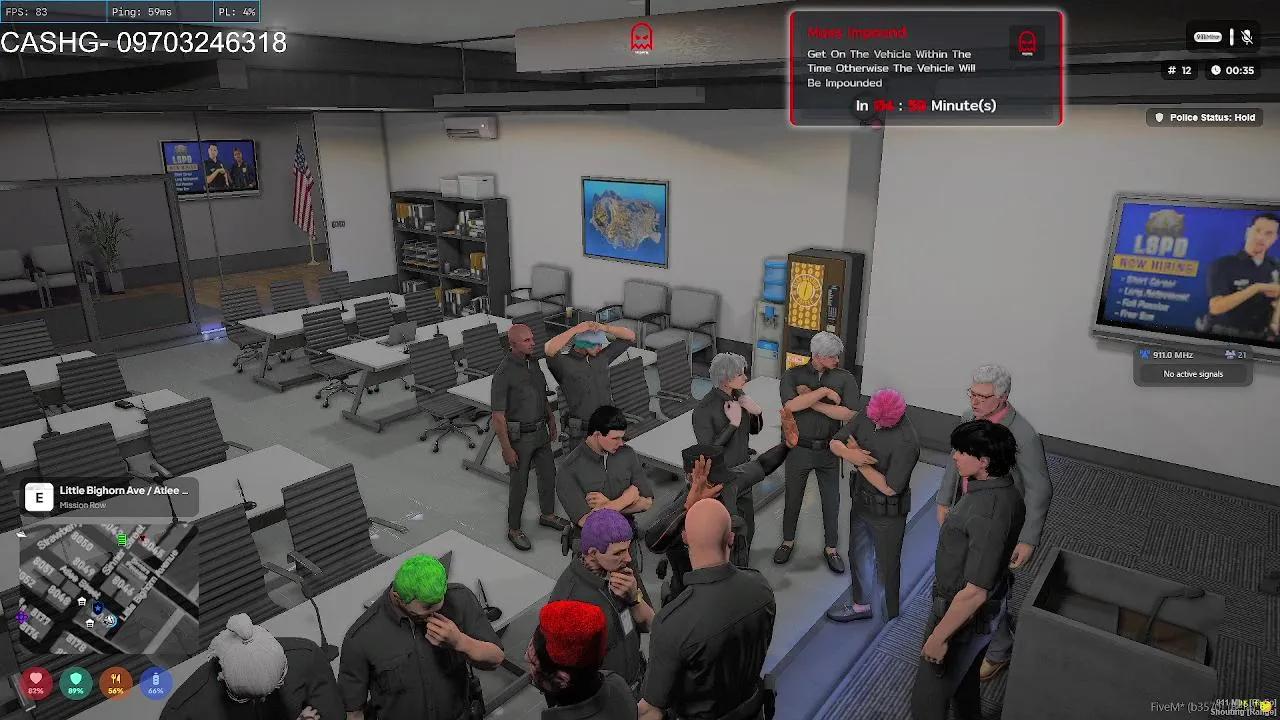Unmute the crossed-out microphone indicator
This screenshot has width=1280, height=720.
(1247, 37)
